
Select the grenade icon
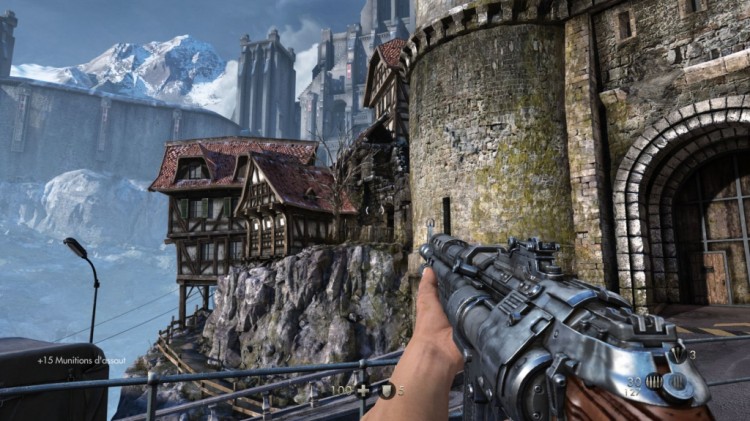click(676, 355)
